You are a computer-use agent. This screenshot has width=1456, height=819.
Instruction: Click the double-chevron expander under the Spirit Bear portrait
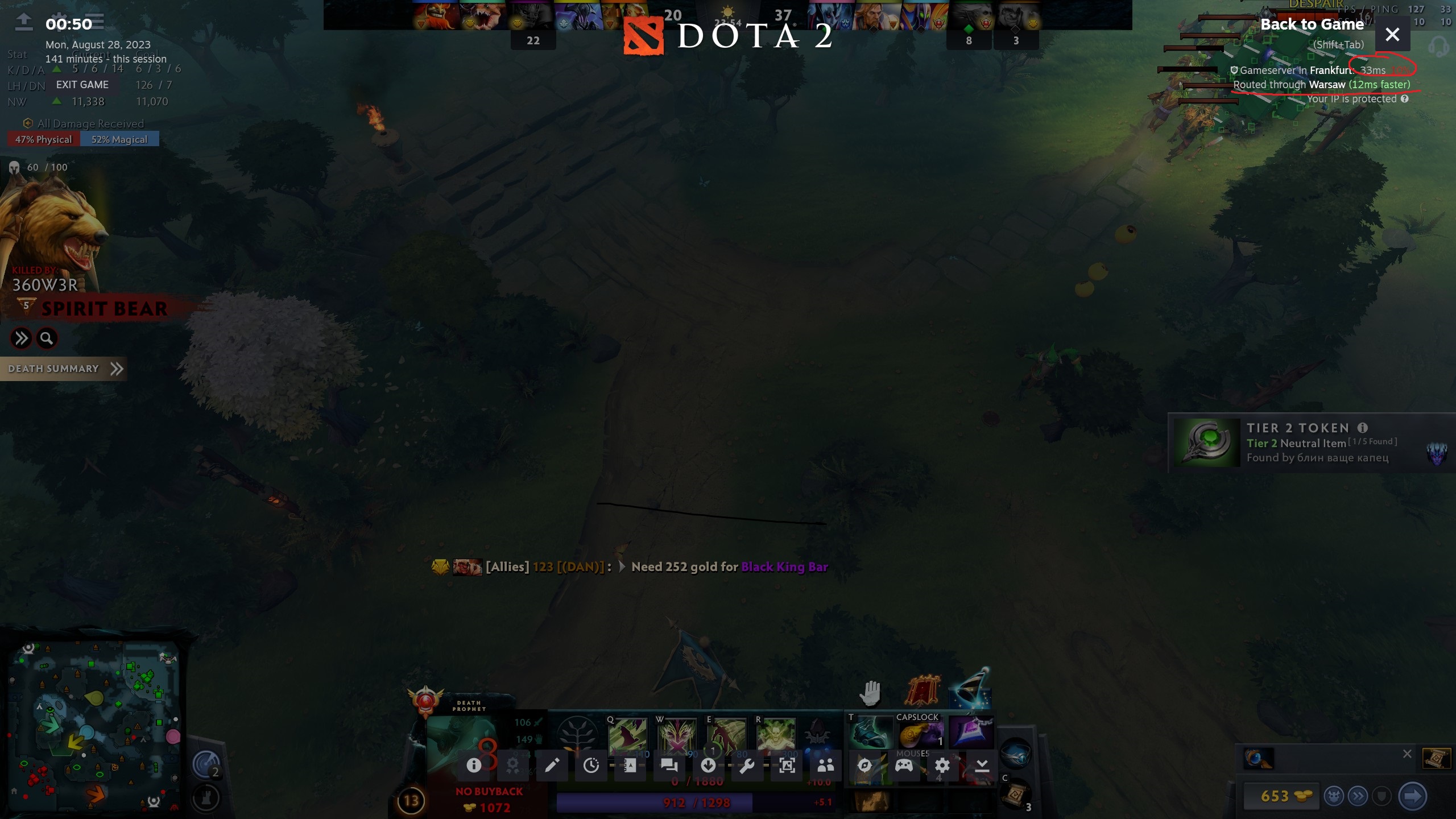(22, 338)
